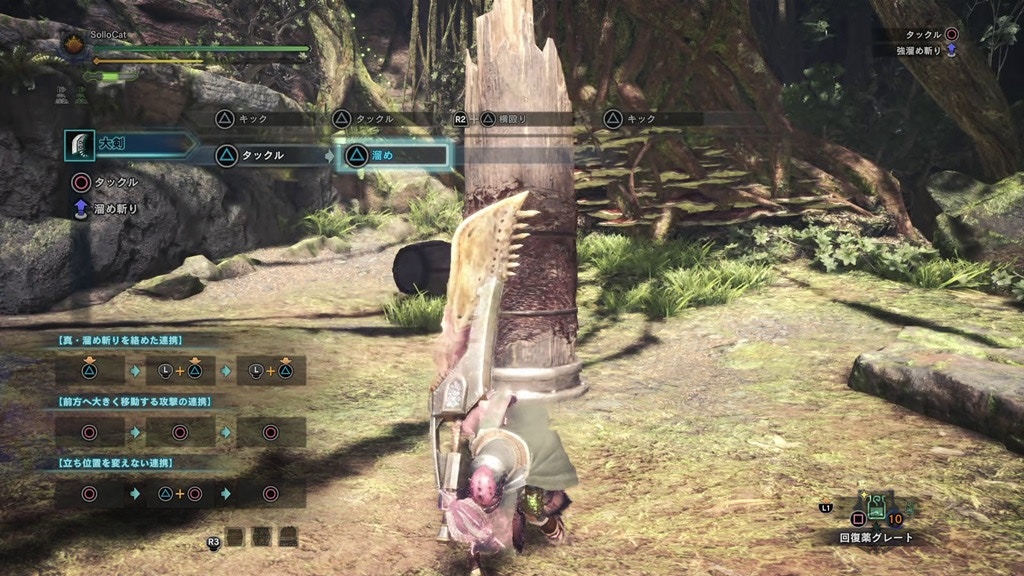Click the SolloCat player emblem icon
The width and height of the screenshot is (1024, 576).
74,44
